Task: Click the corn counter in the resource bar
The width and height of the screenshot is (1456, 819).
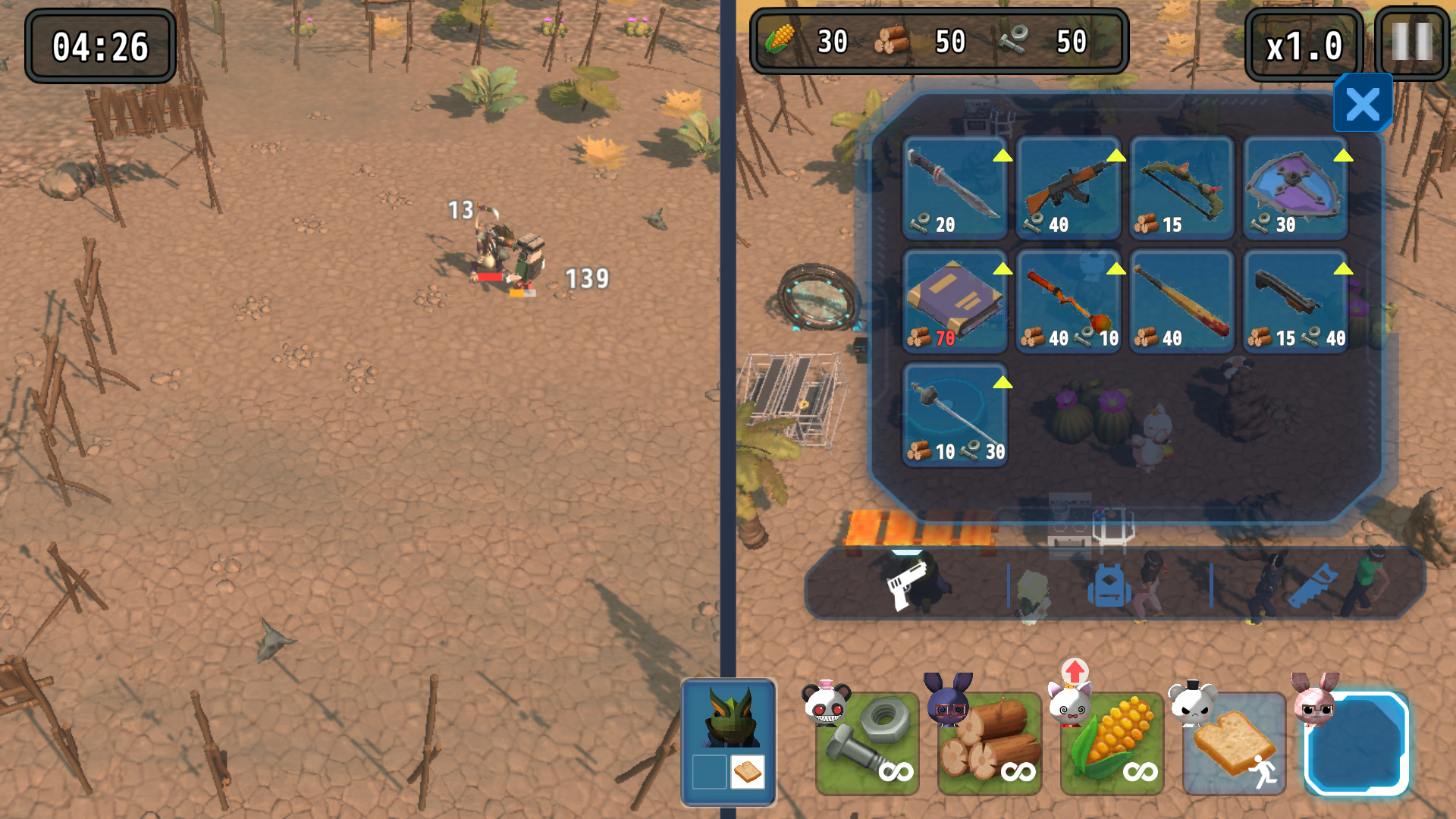Action: click(804, 42)
